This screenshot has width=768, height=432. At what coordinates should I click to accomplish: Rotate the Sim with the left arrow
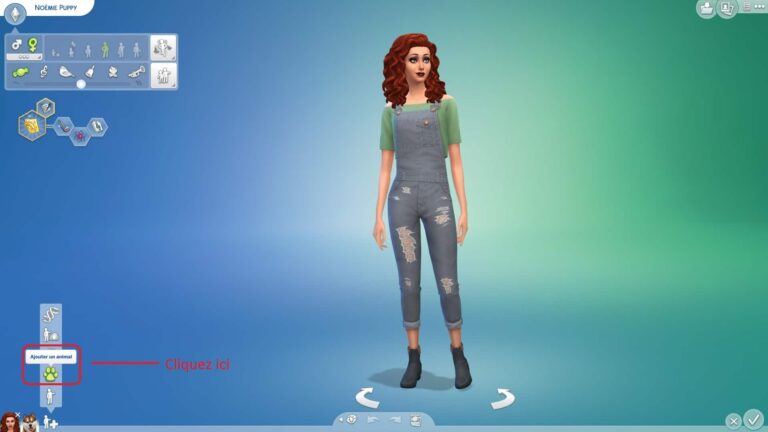(367, 398)
